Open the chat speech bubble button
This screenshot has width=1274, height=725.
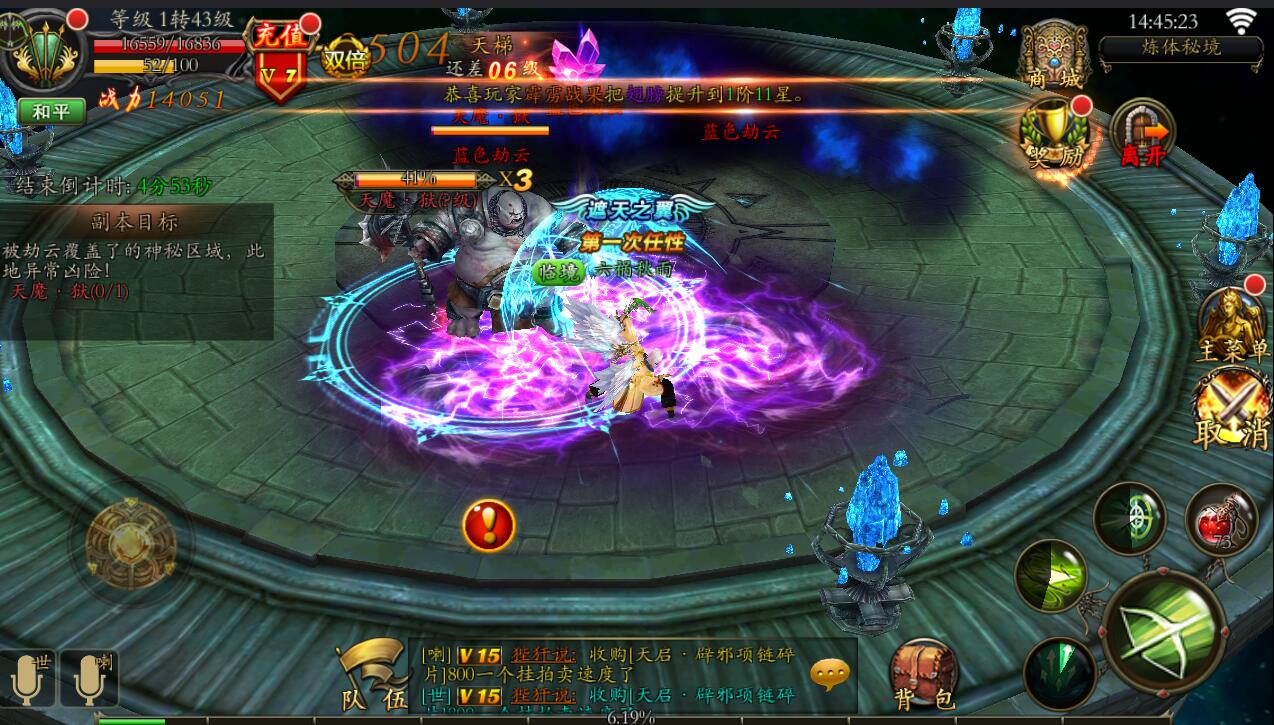830,675
